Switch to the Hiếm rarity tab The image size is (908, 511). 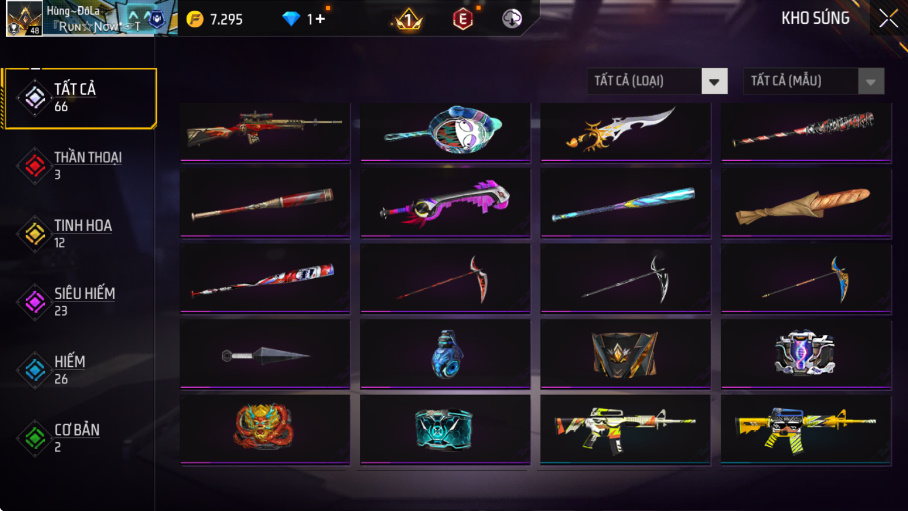coord(80,370)
